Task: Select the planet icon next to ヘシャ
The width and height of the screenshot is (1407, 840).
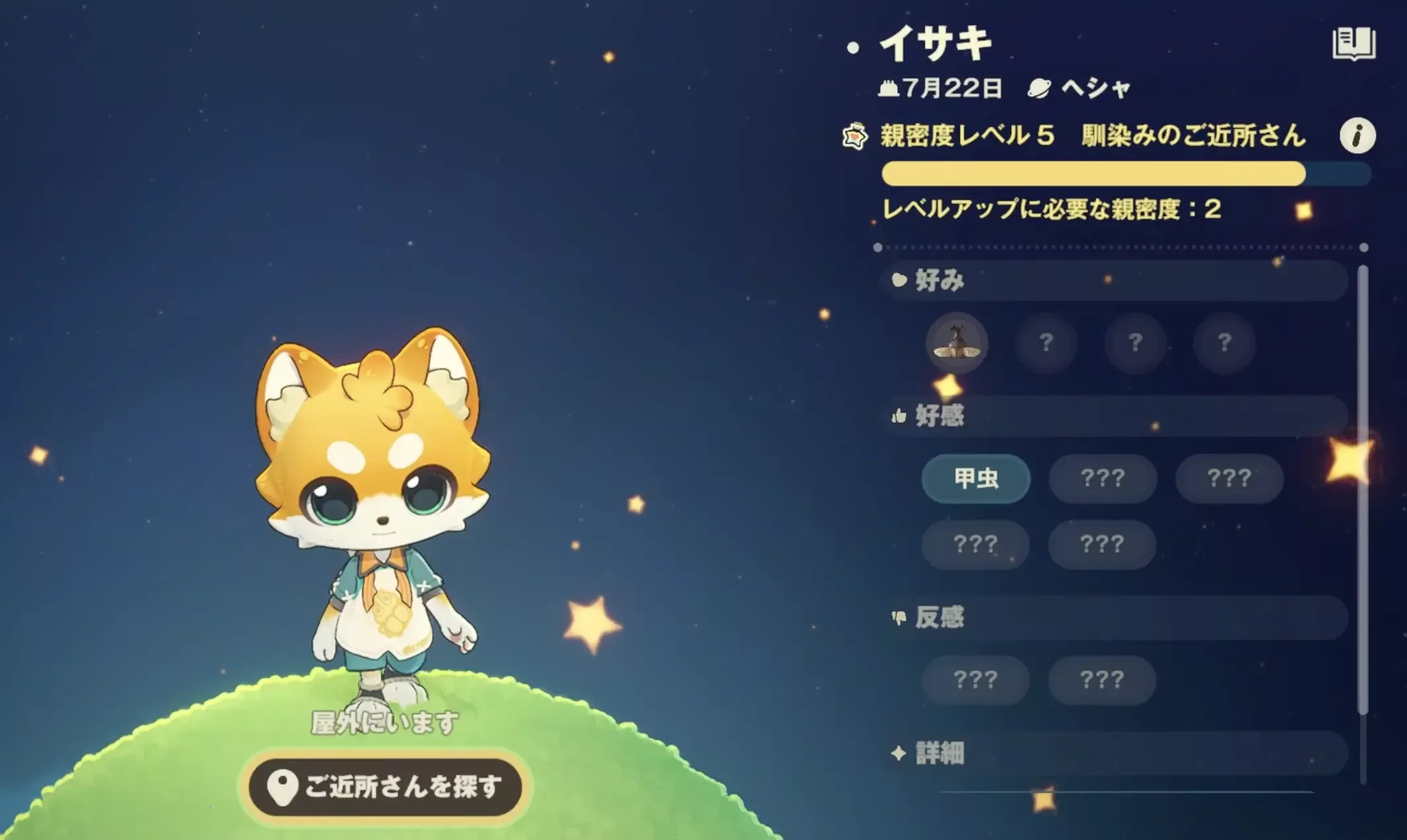Action: click(x=1039, y=88)
